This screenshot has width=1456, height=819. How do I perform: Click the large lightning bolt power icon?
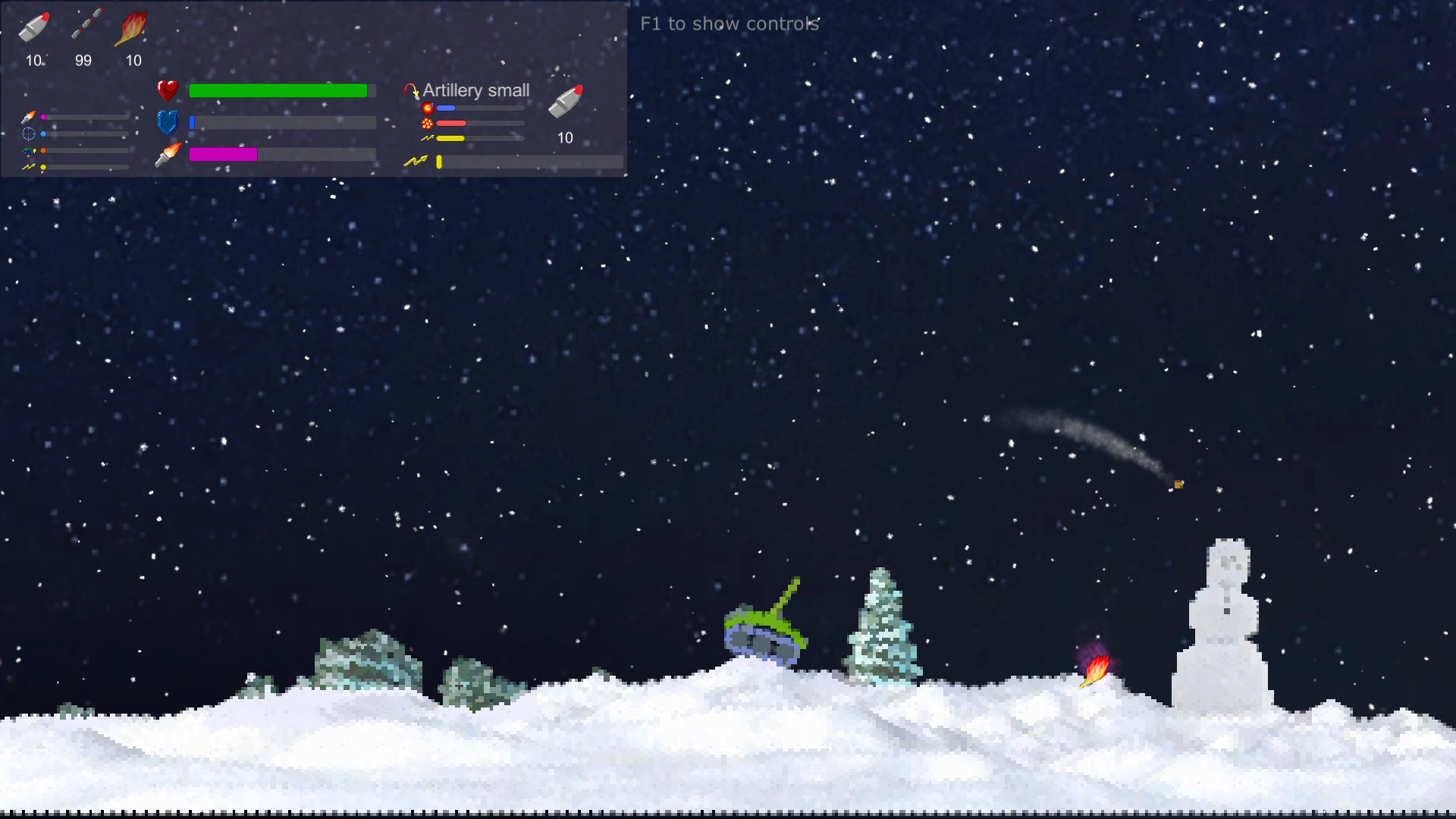pyautogui.click(x=415, y=160)
